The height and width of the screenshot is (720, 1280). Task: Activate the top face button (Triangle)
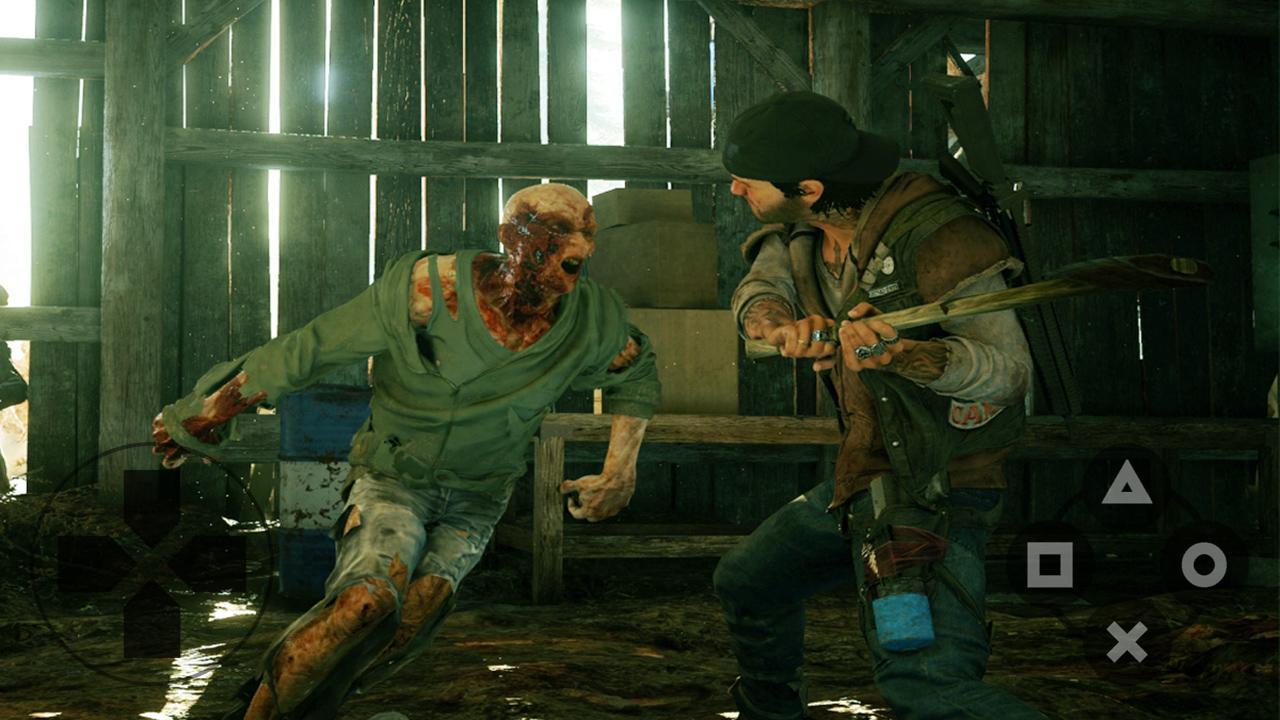point(1127,485)
